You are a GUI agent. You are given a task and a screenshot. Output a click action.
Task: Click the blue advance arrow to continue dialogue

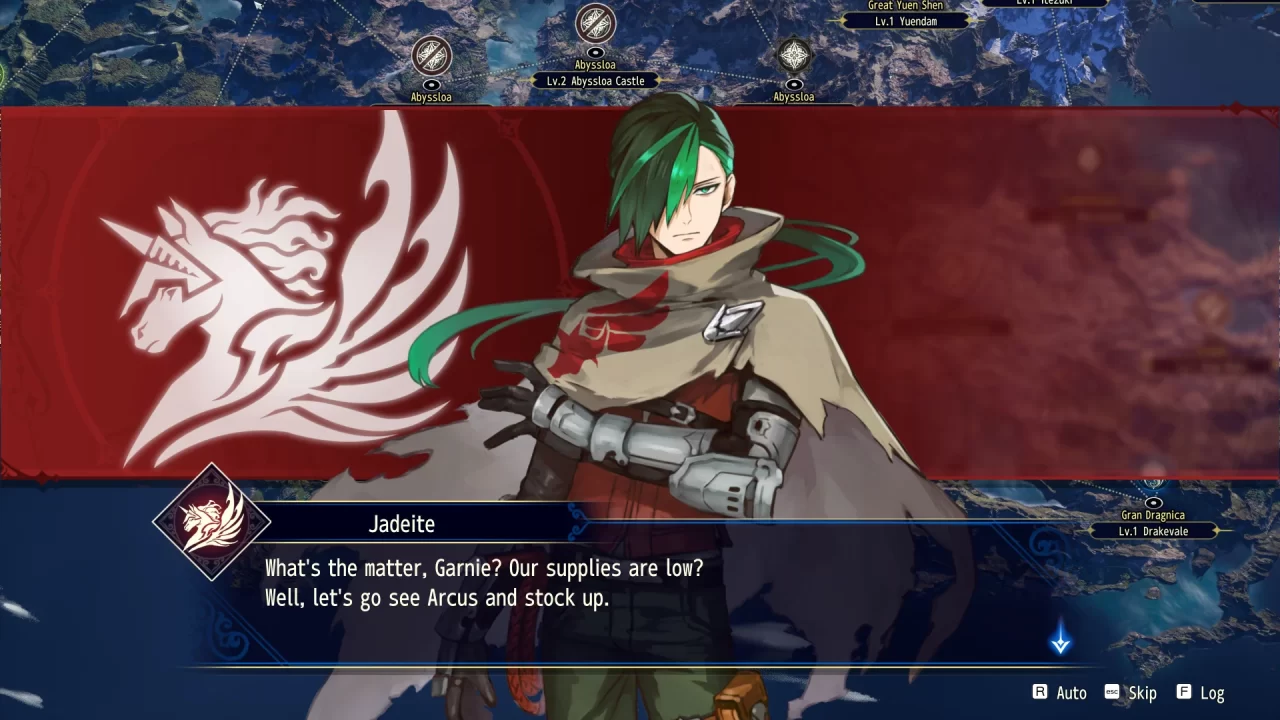coord(1060,641)
